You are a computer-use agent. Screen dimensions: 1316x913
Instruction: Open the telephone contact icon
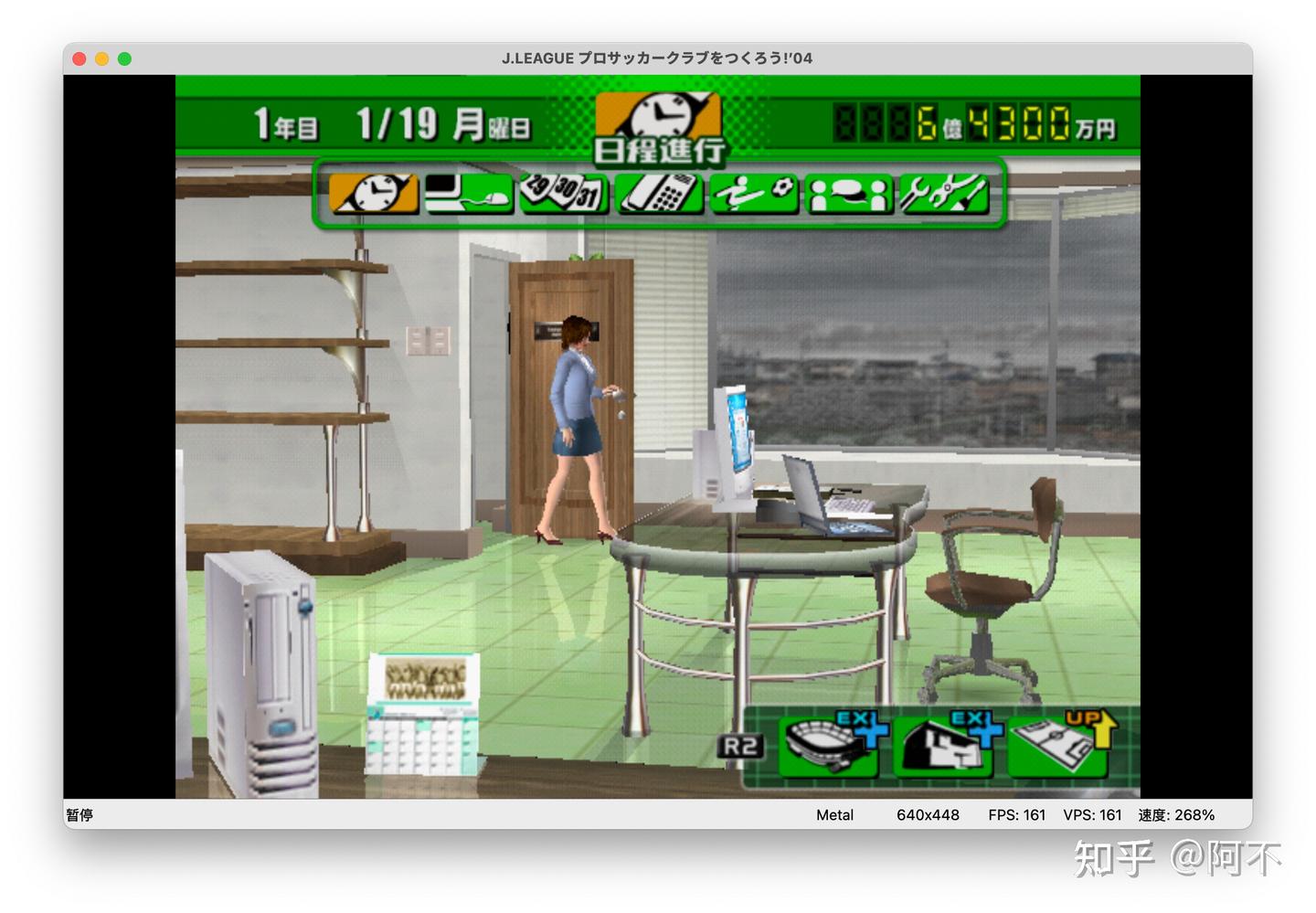[659, 193]
